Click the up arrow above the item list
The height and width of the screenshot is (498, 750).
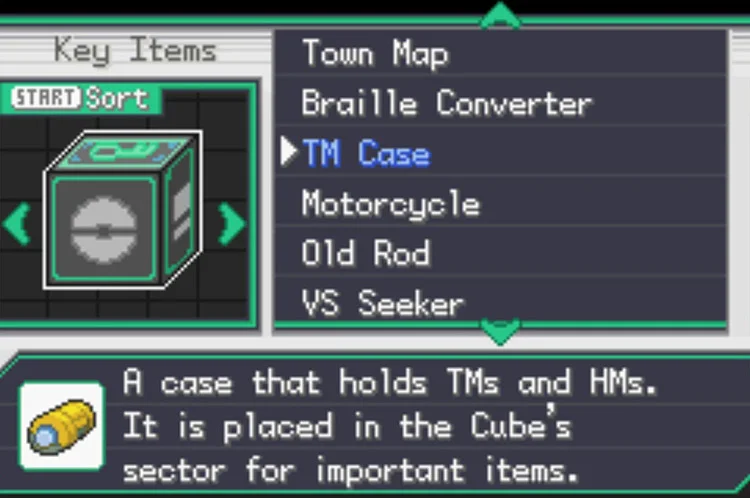pyautogui.click(x=500, y=14)
